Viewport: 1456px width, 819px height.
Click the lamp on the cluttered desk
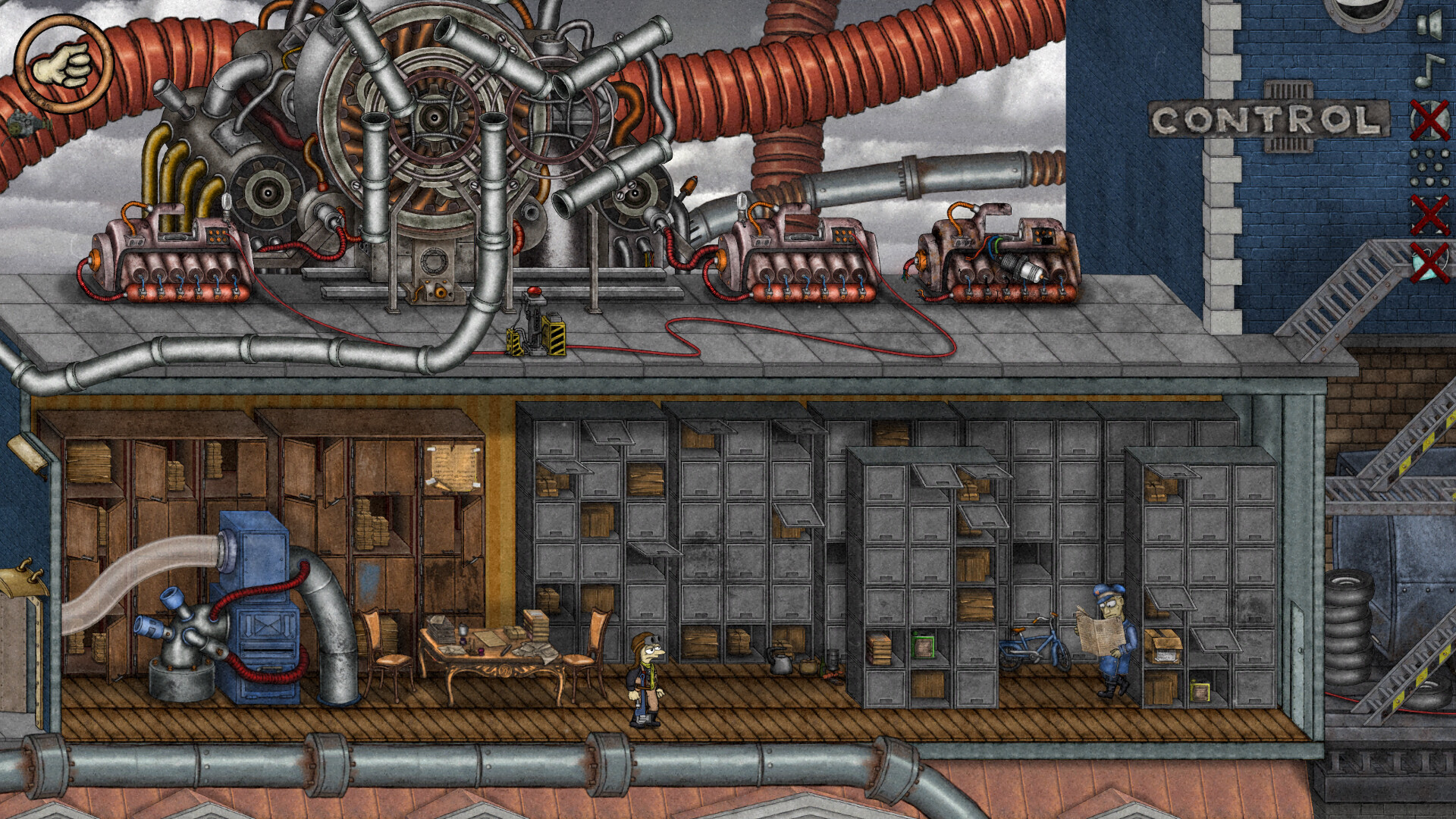click(463, 629)
